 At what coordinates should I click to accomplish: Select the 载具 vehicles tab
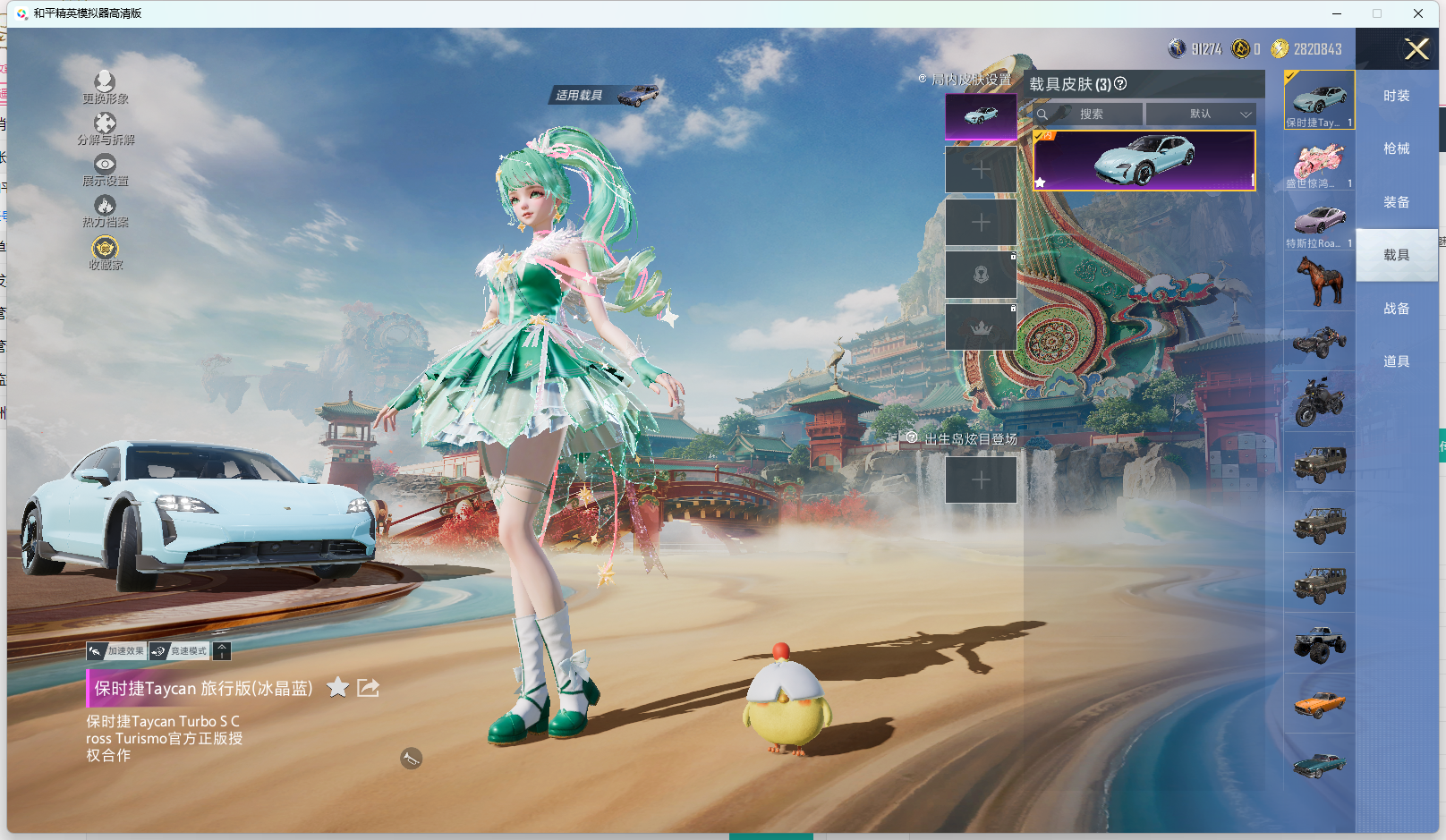1396,255
